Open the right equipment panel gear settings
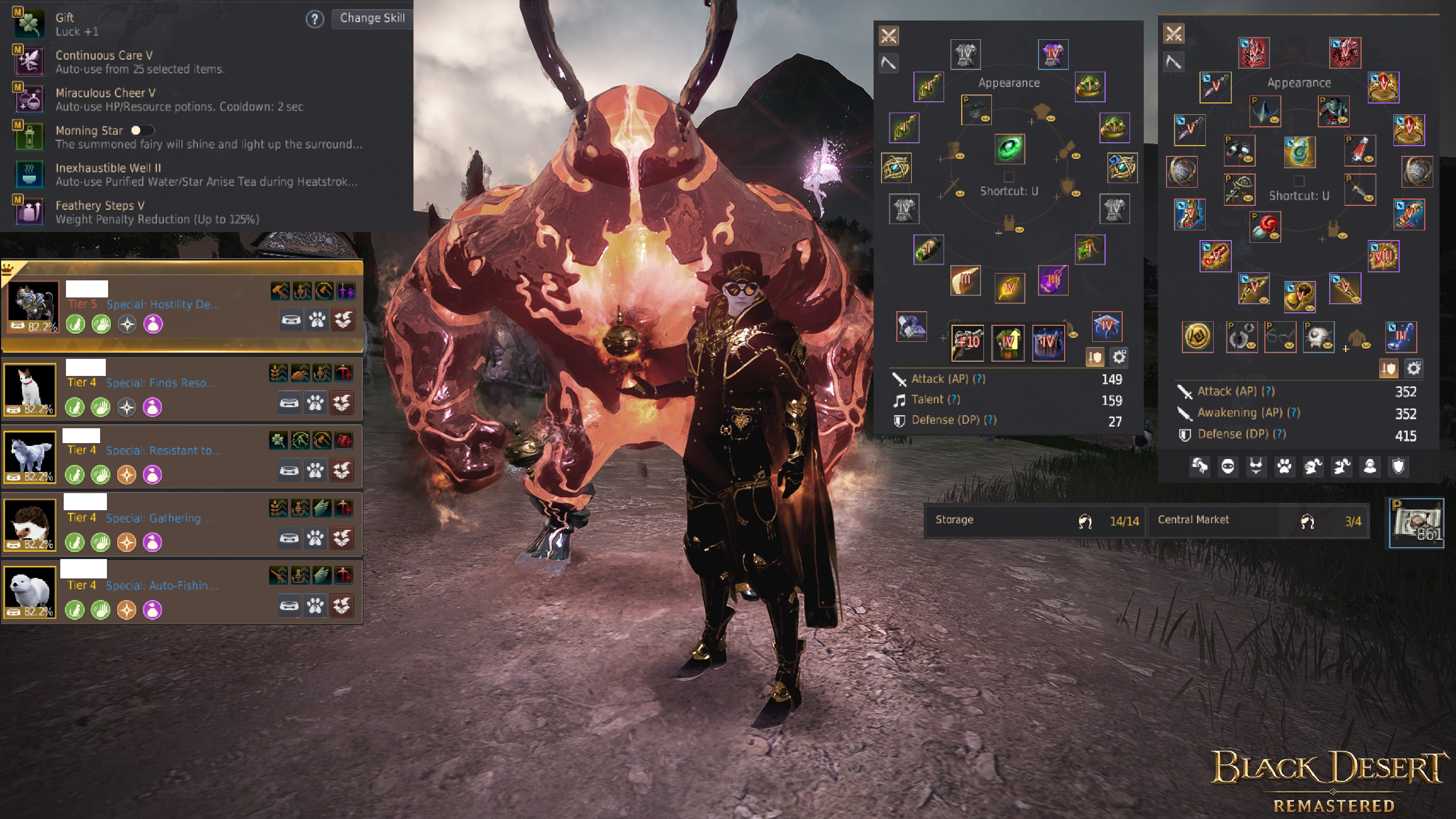Viewport: 1456px width, 819px height. pos(1413,369)
